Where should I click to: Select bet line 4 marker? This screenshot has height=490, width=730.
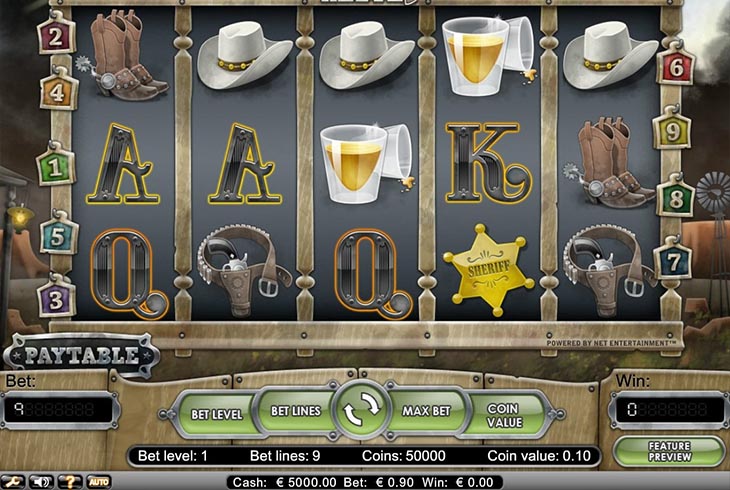tap(58, 93)
